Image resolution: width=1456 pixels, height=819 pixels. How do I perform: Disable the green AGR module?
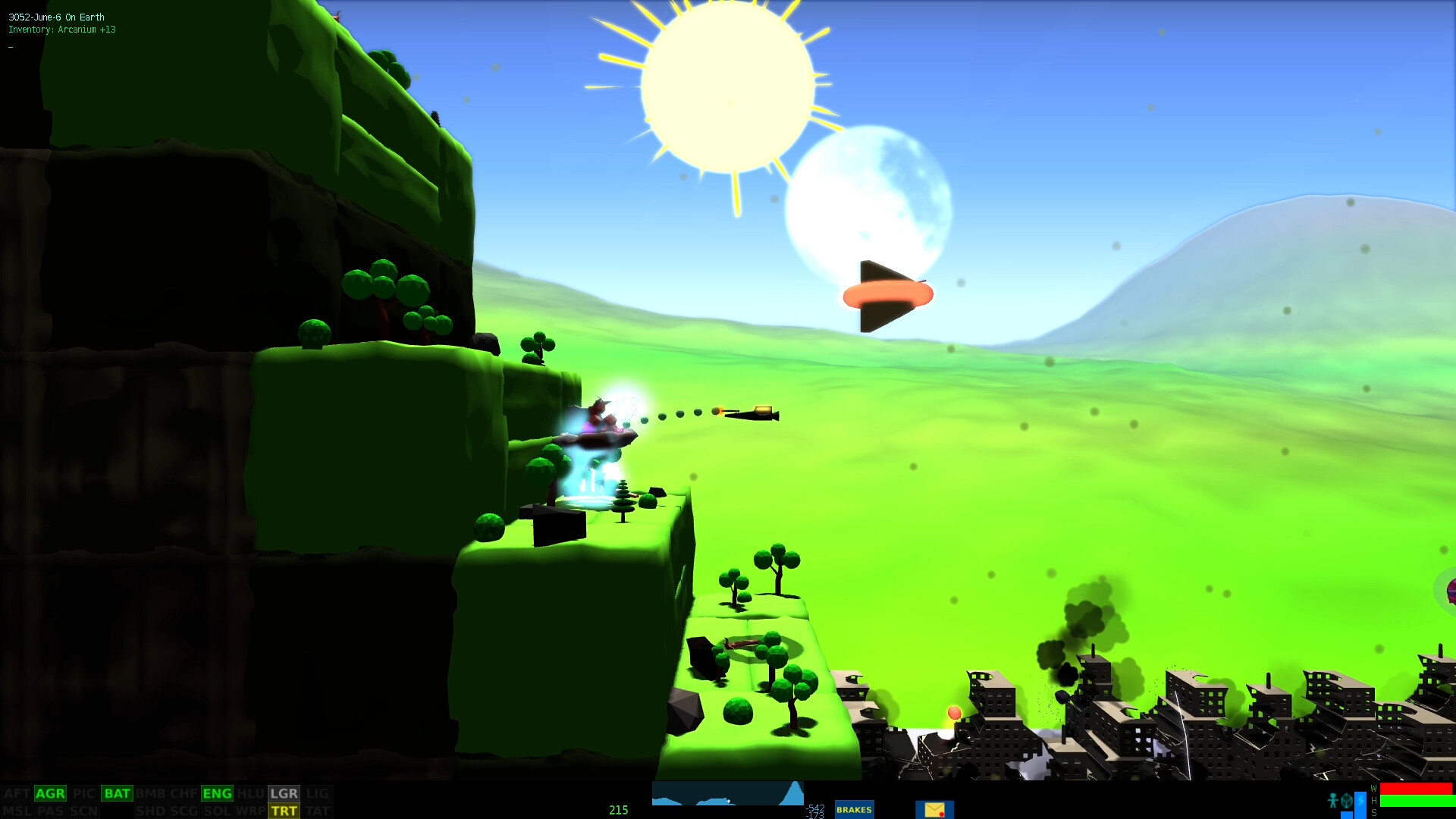coord(50,793)
